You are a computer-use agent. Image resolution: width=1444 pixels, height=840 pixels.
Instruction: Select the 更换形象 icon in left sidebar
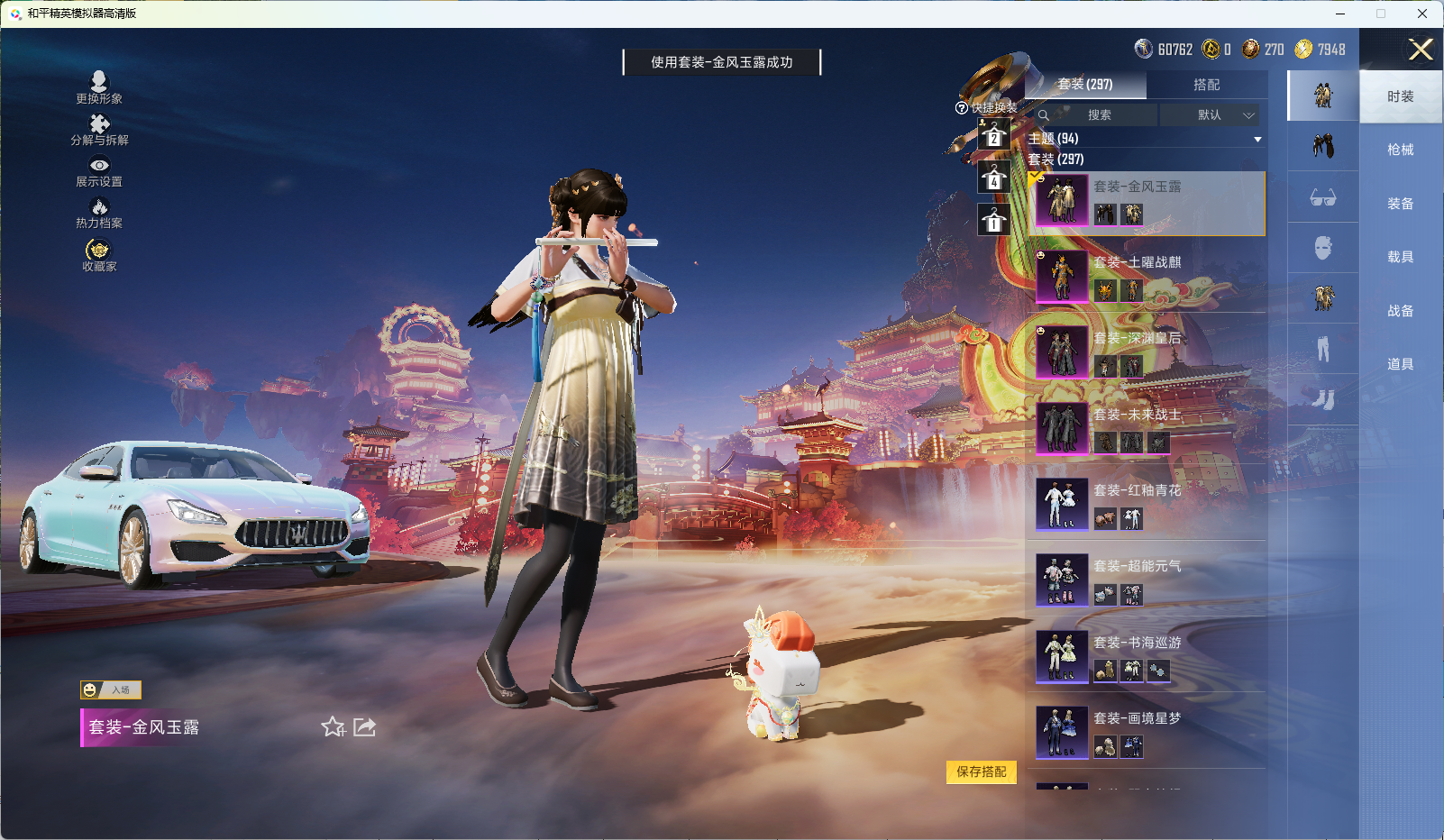99,86
